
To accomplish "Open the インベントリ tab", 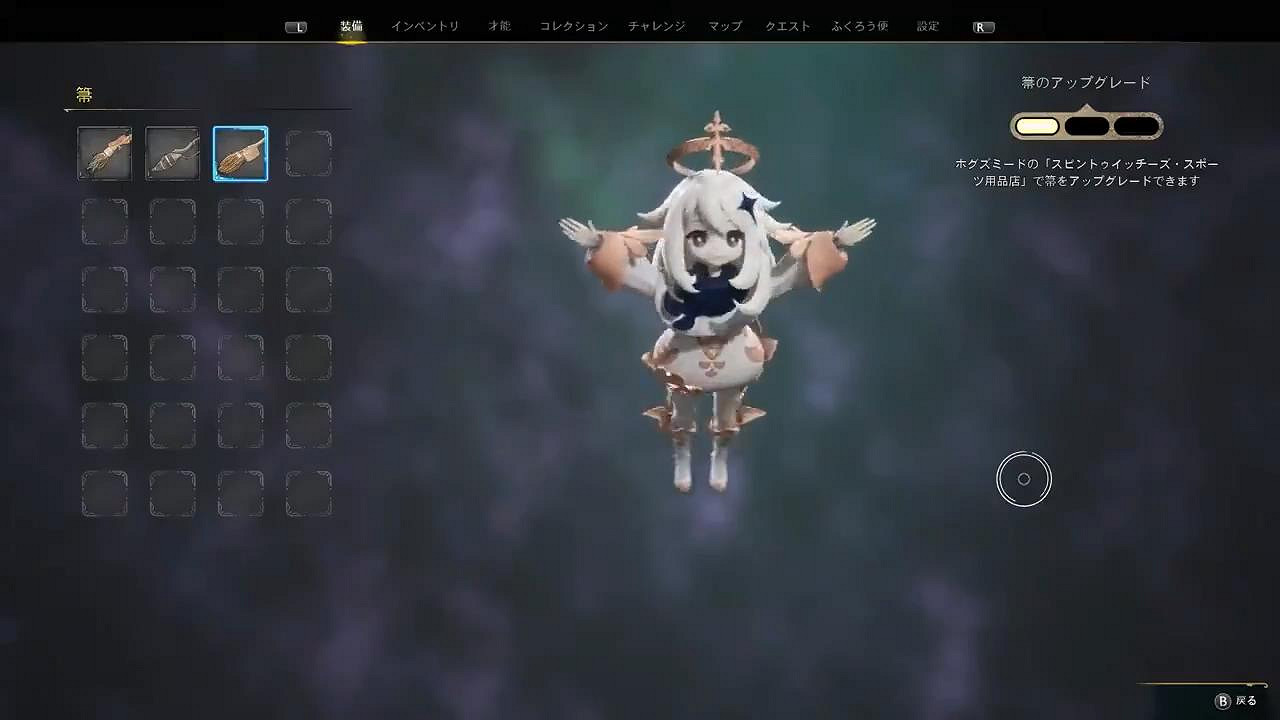I will 425,27.
